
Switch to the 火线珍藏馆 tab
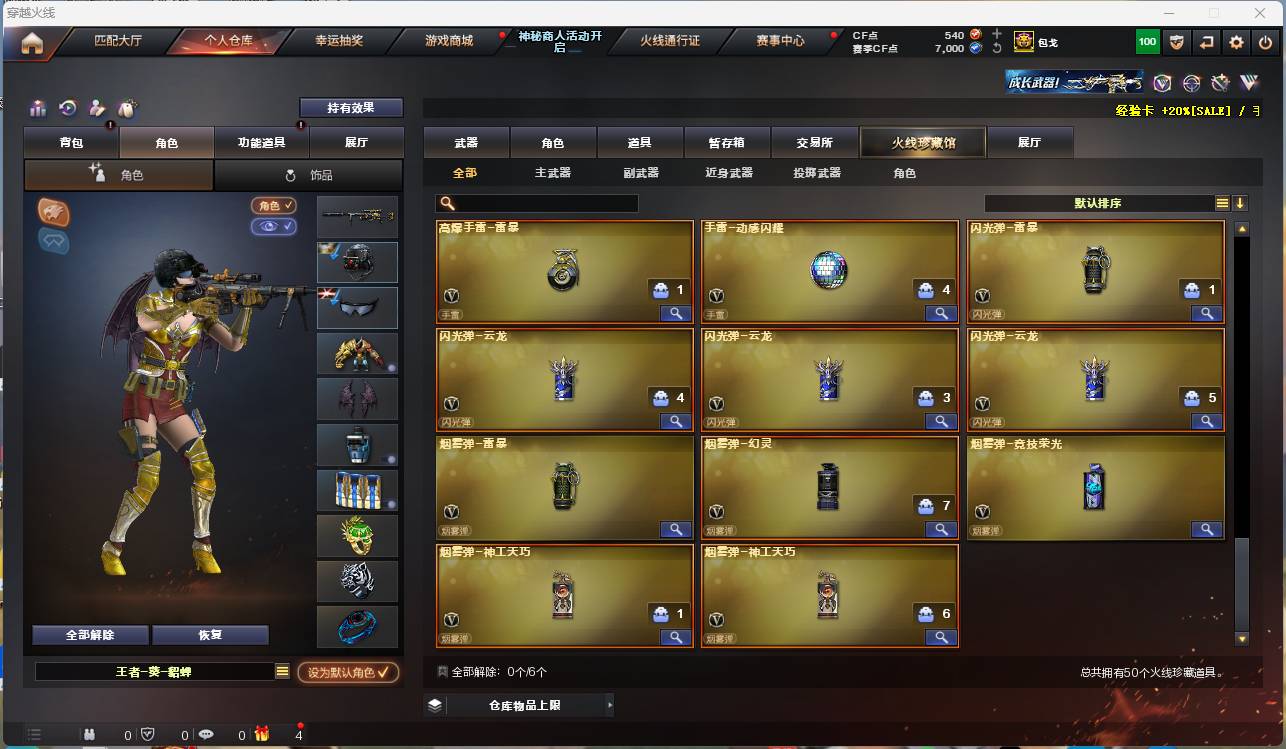tap(921, 142)
